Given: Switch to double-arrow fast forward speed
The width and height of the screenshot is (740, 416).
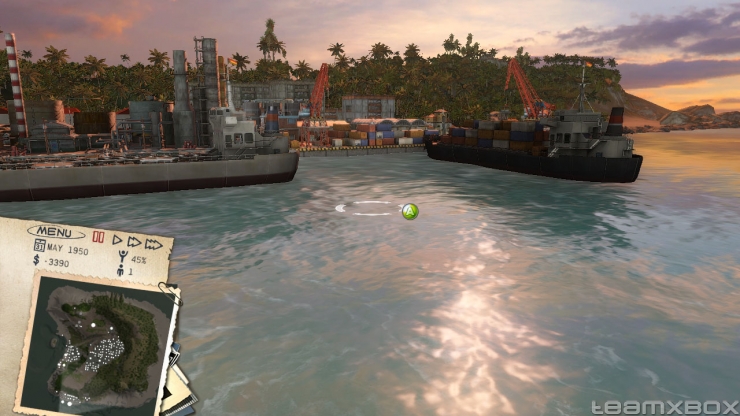Looking at the screenshot, I should pyautogui.click(x=134, y=241).
